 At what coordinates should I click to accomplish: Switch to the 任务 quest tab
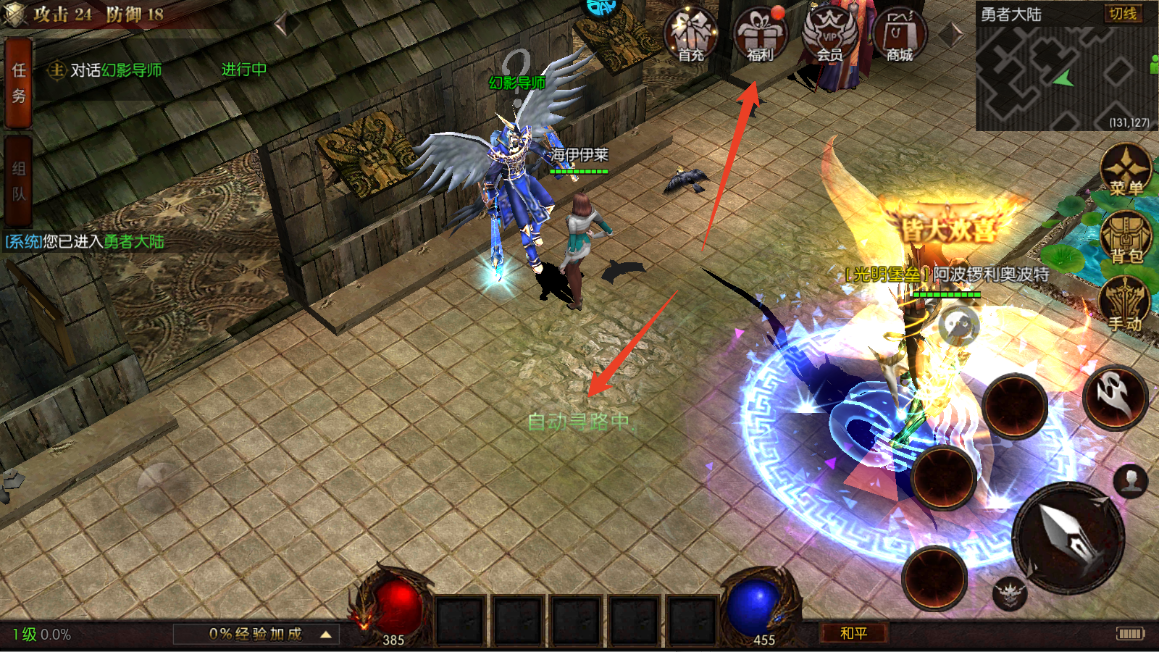(18, 84)
